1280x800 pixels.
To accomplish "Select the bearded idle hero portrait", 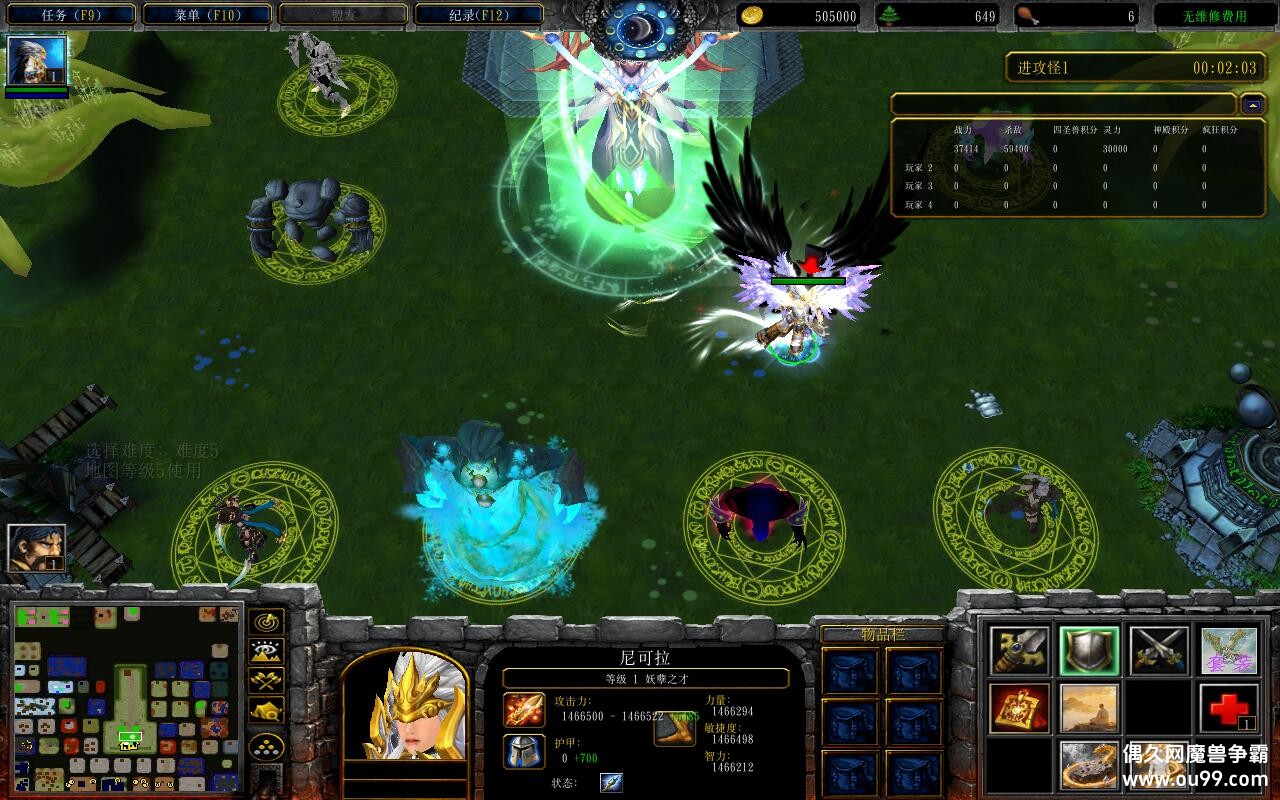I will coord(37,548).
